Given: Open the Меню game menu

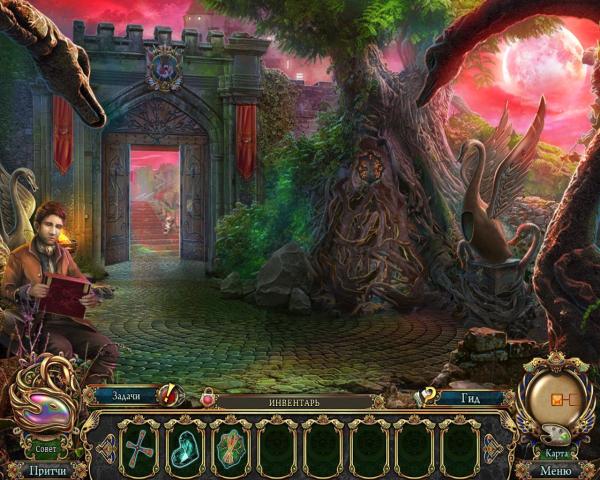Looking at the screenshot, I should (x=556, y=469).
